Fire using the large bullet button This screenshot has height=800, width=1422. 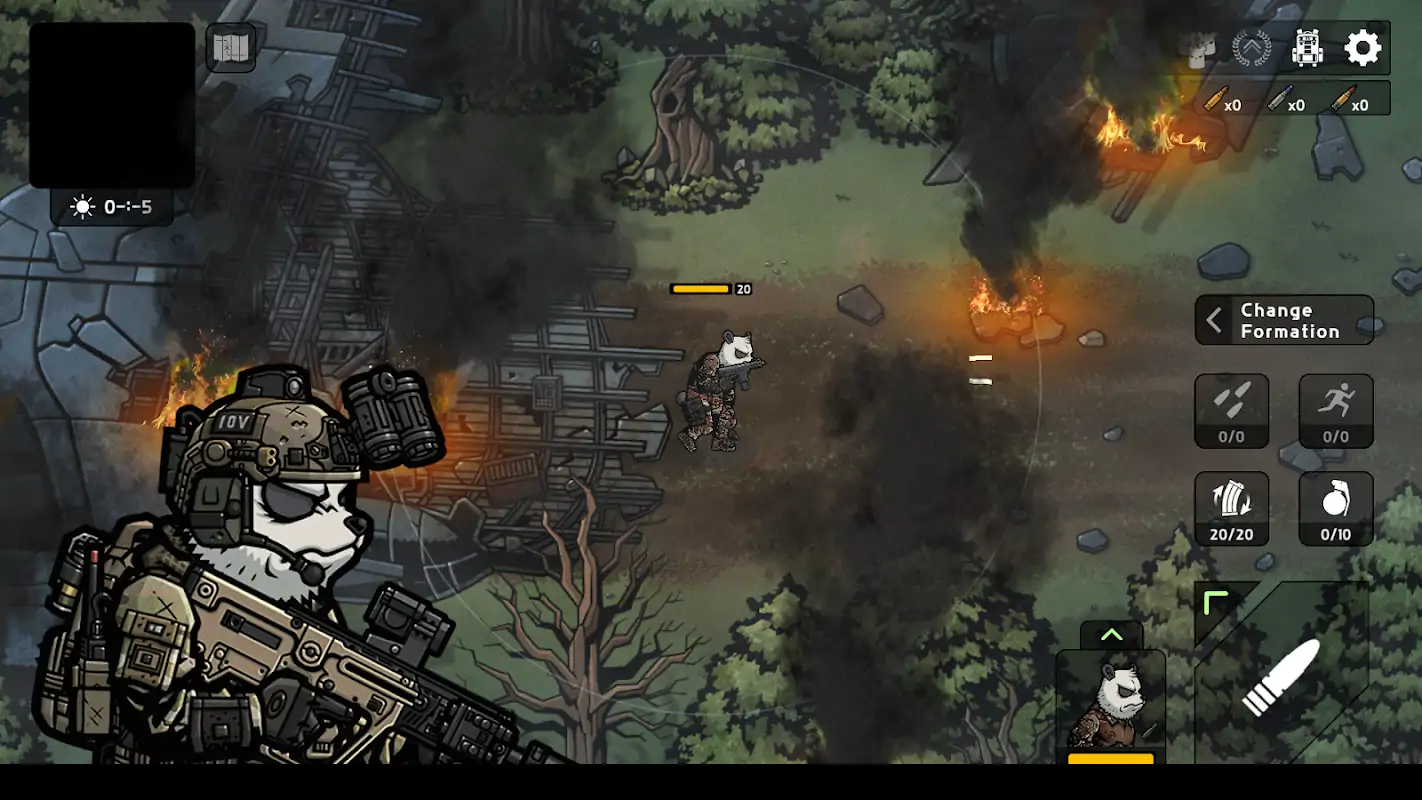point(1282,679)
